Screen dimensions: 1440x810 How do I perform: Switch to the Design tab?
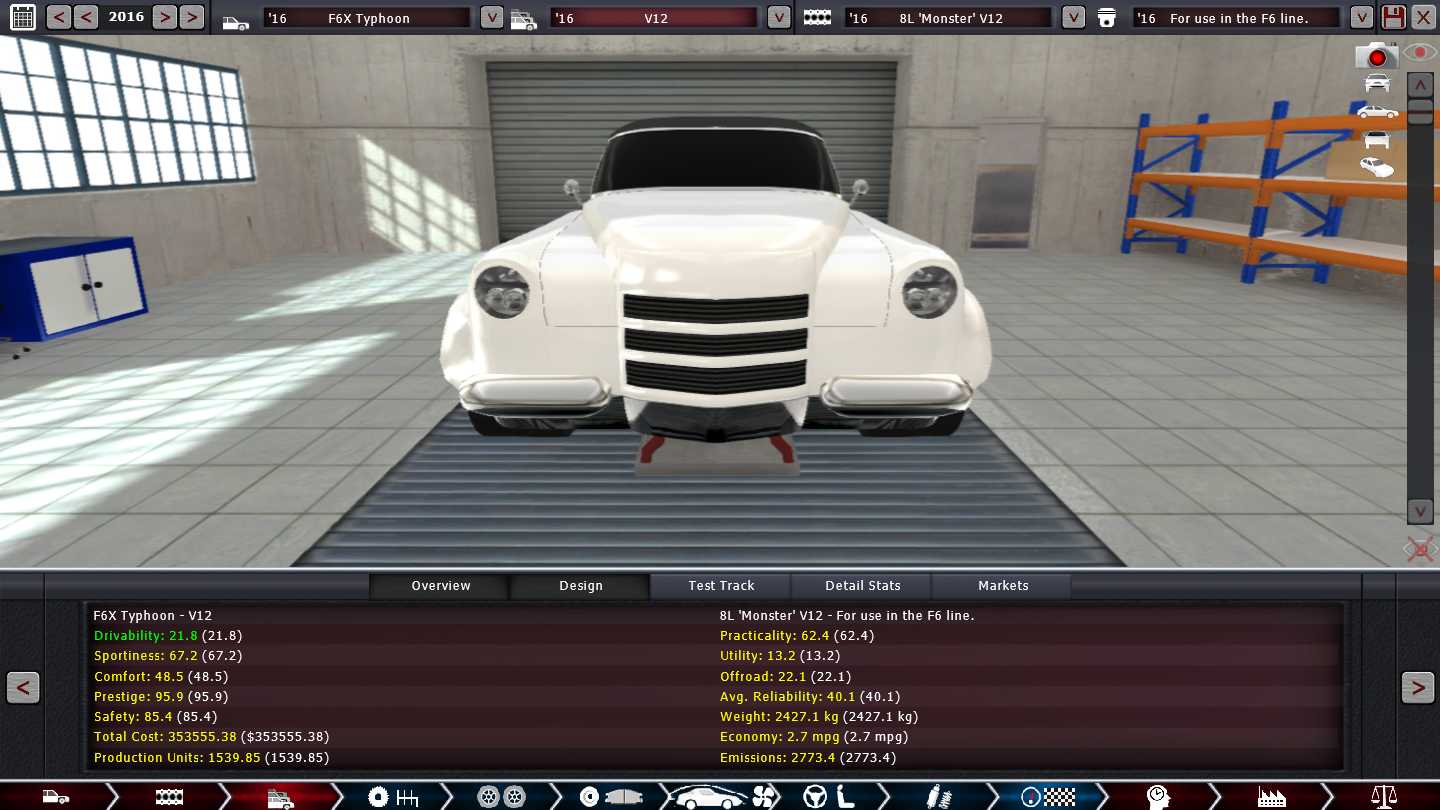pos(580,586)
